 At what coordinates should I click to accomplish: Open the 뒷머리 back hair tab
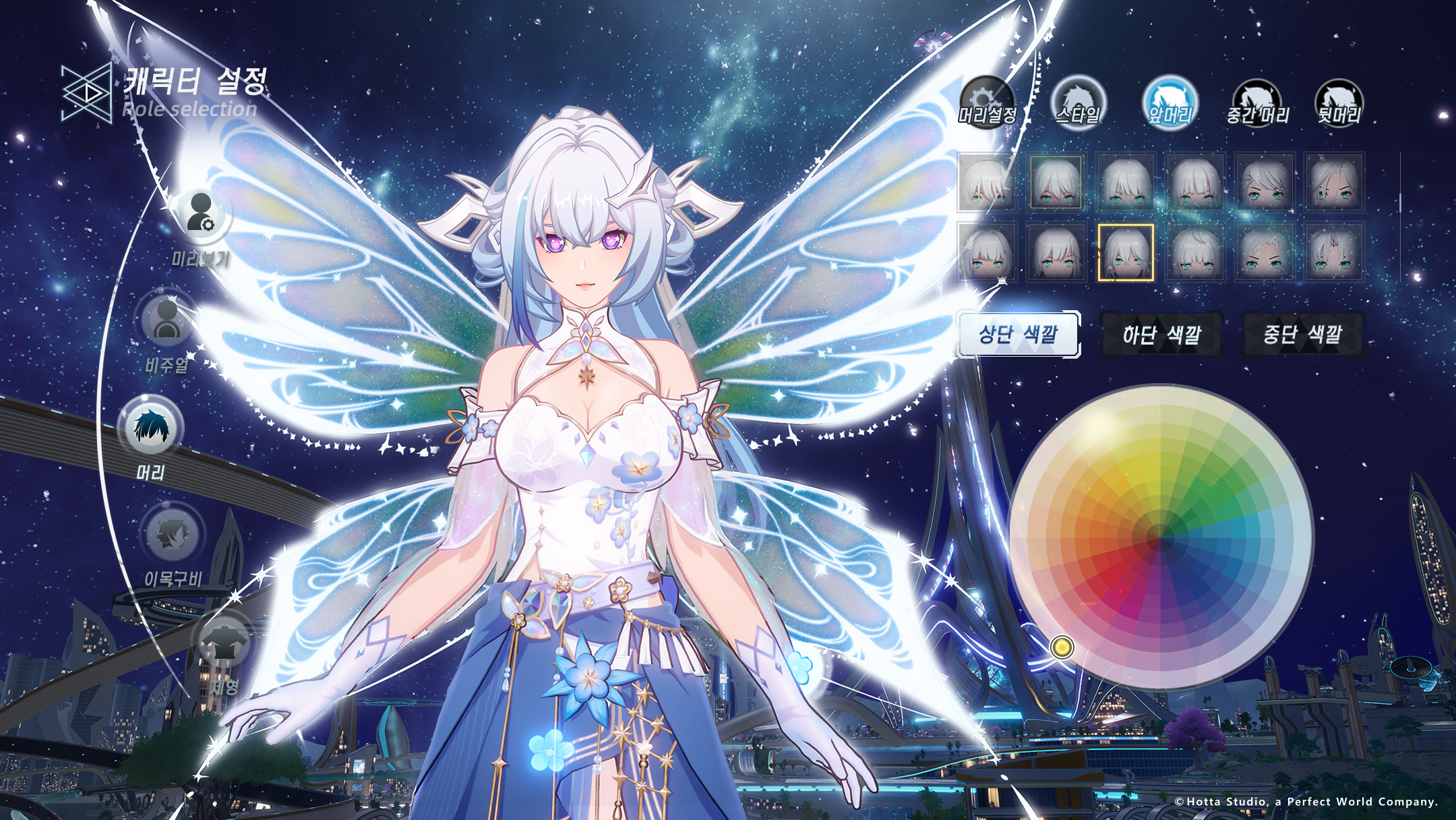tap(1339, 102)
